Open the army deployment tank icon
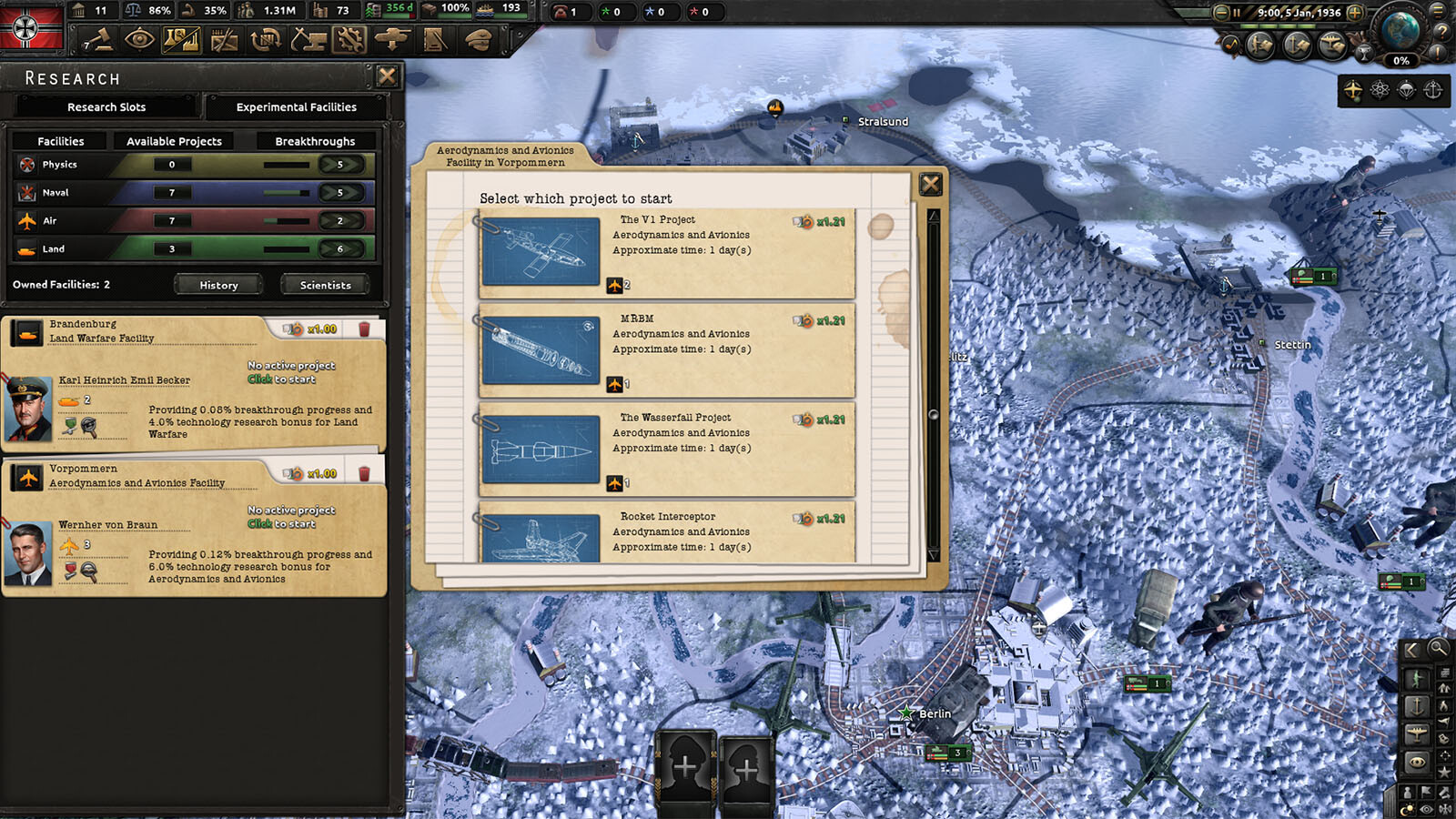 (x=391, y=40)
